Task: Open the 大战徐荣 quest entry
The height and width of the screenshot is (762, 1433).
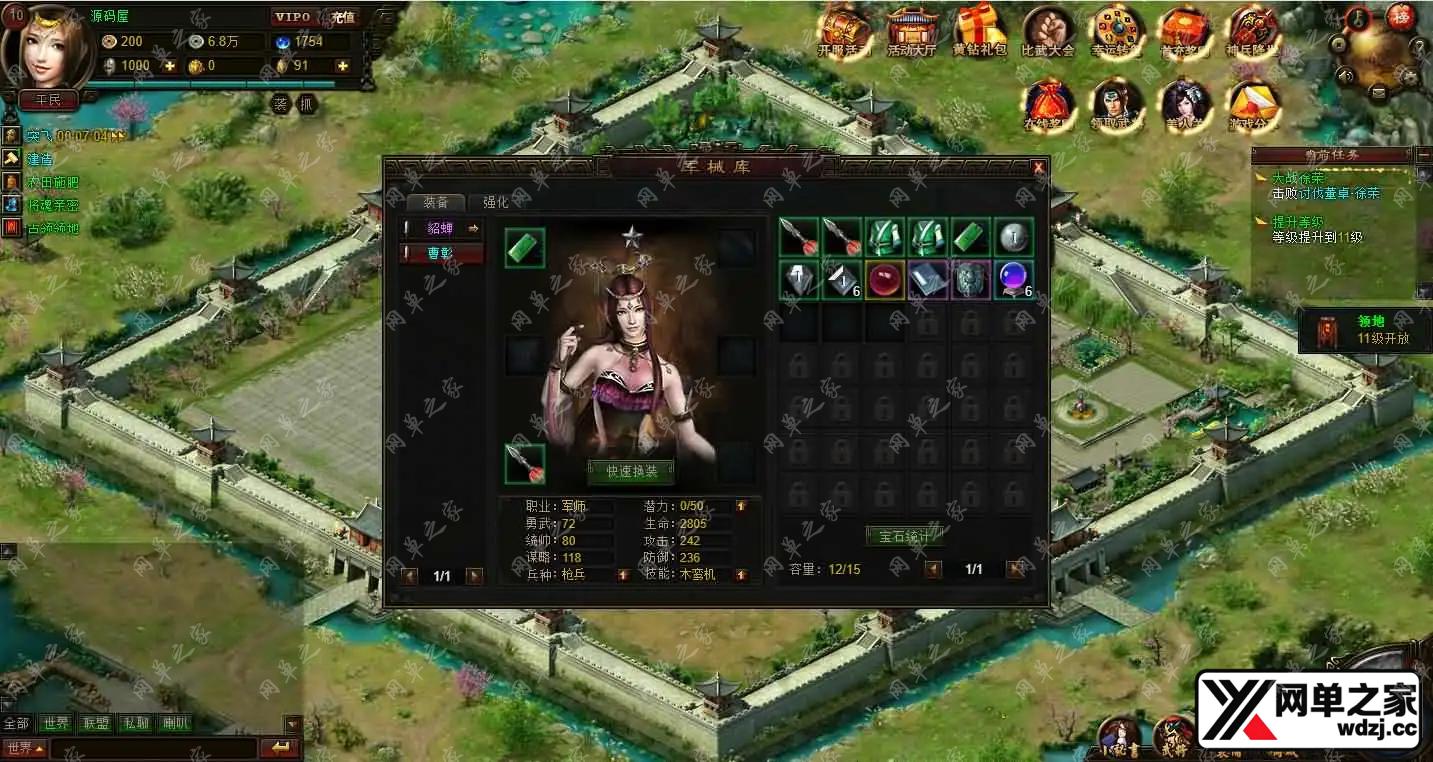Action: (x=1297, y=178)
